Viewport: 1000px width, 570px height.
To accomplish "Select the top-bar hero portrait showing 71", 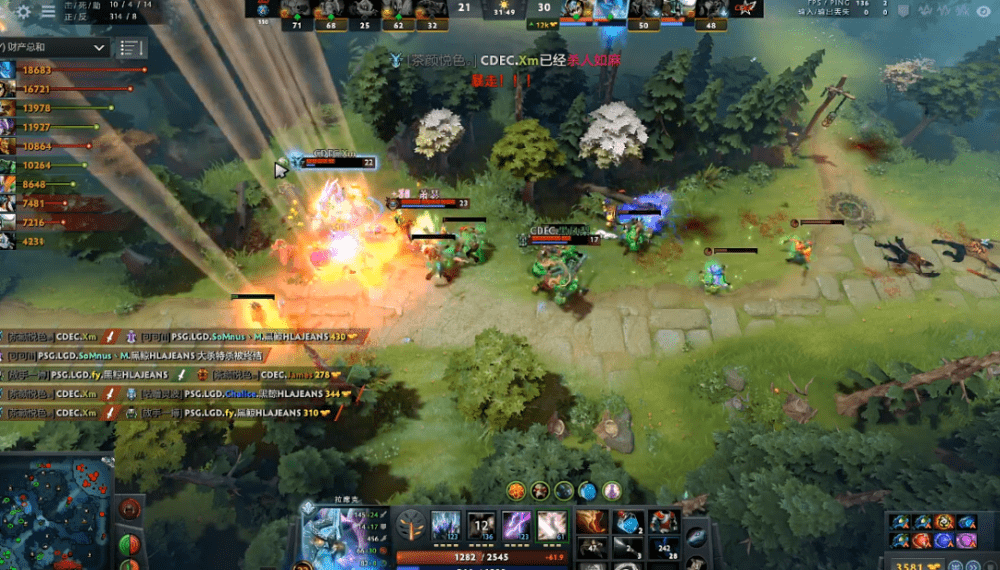I will [296, 10].
